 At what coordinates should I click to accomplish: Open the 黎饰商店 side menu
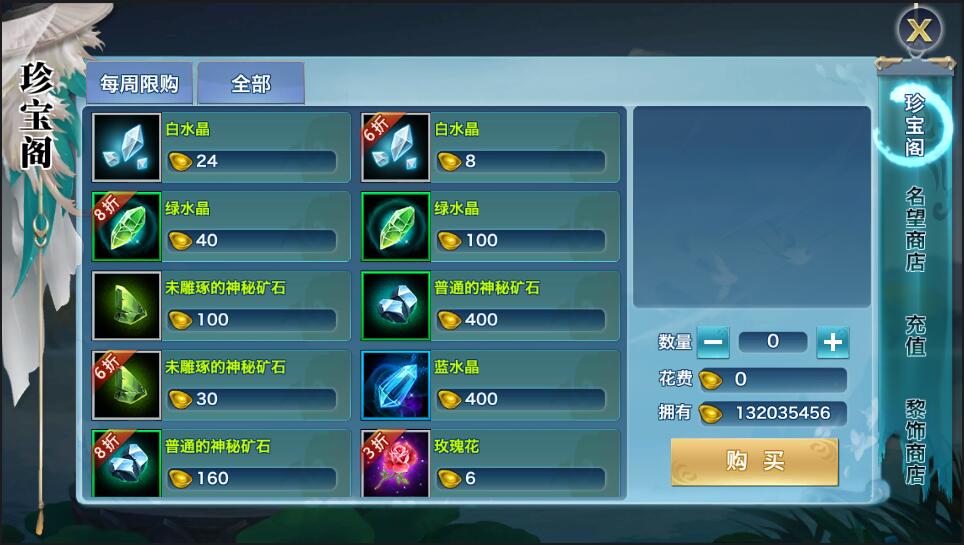click(915, 442)
